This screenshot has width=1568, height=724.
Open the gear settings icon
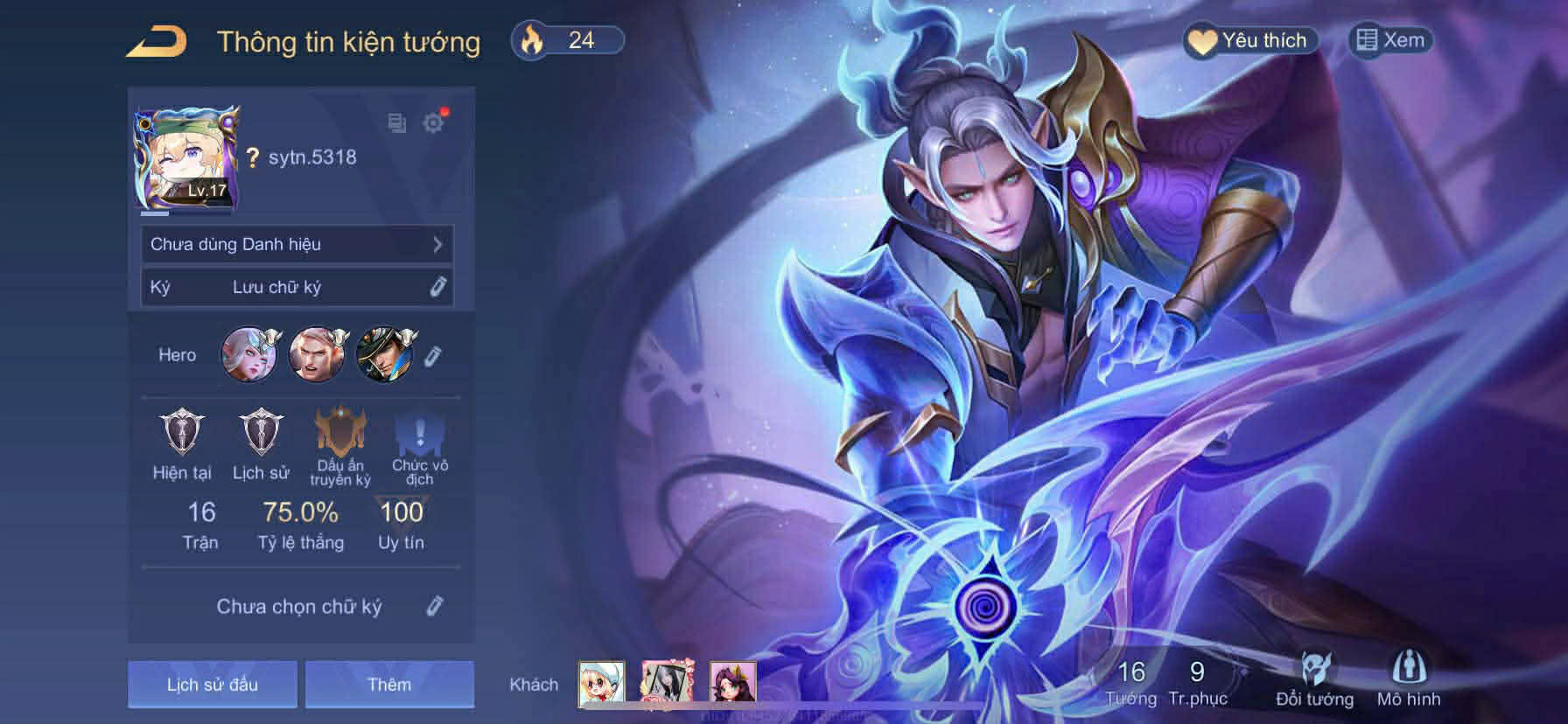pos(433,122)
